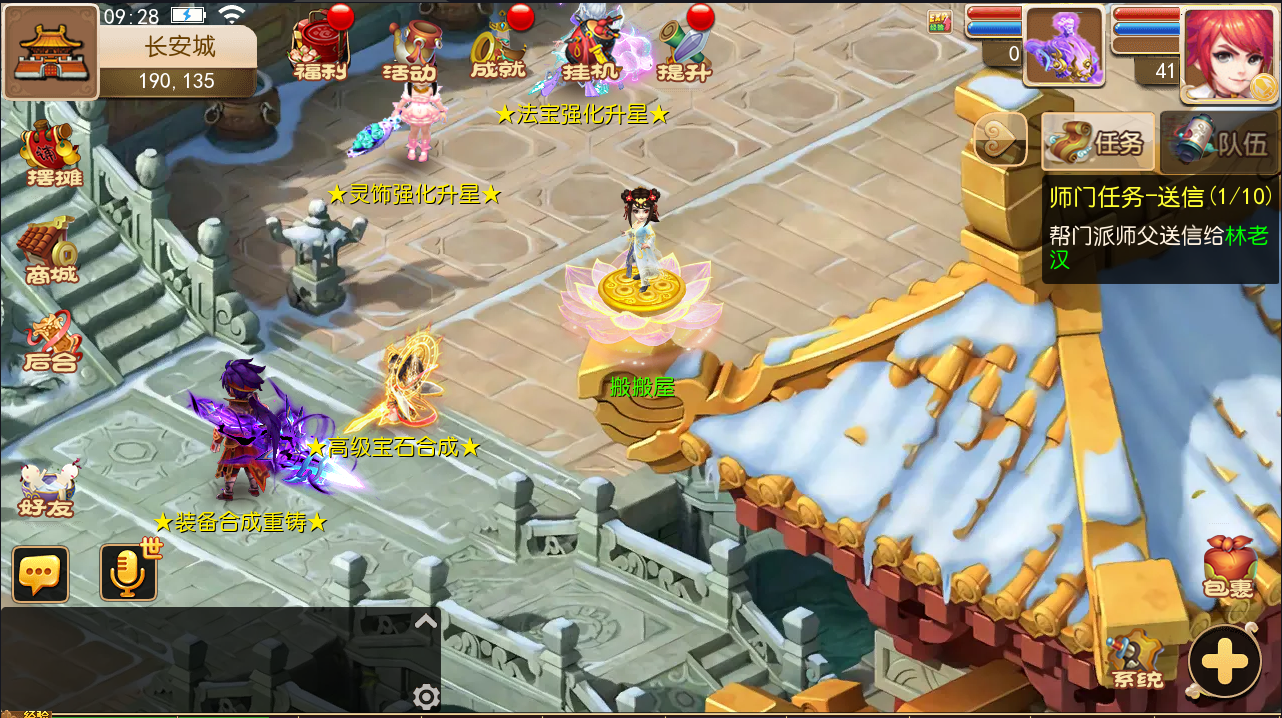
Task: Open the 包裹 inventory bag
Action: click(x=1228, y=568)
